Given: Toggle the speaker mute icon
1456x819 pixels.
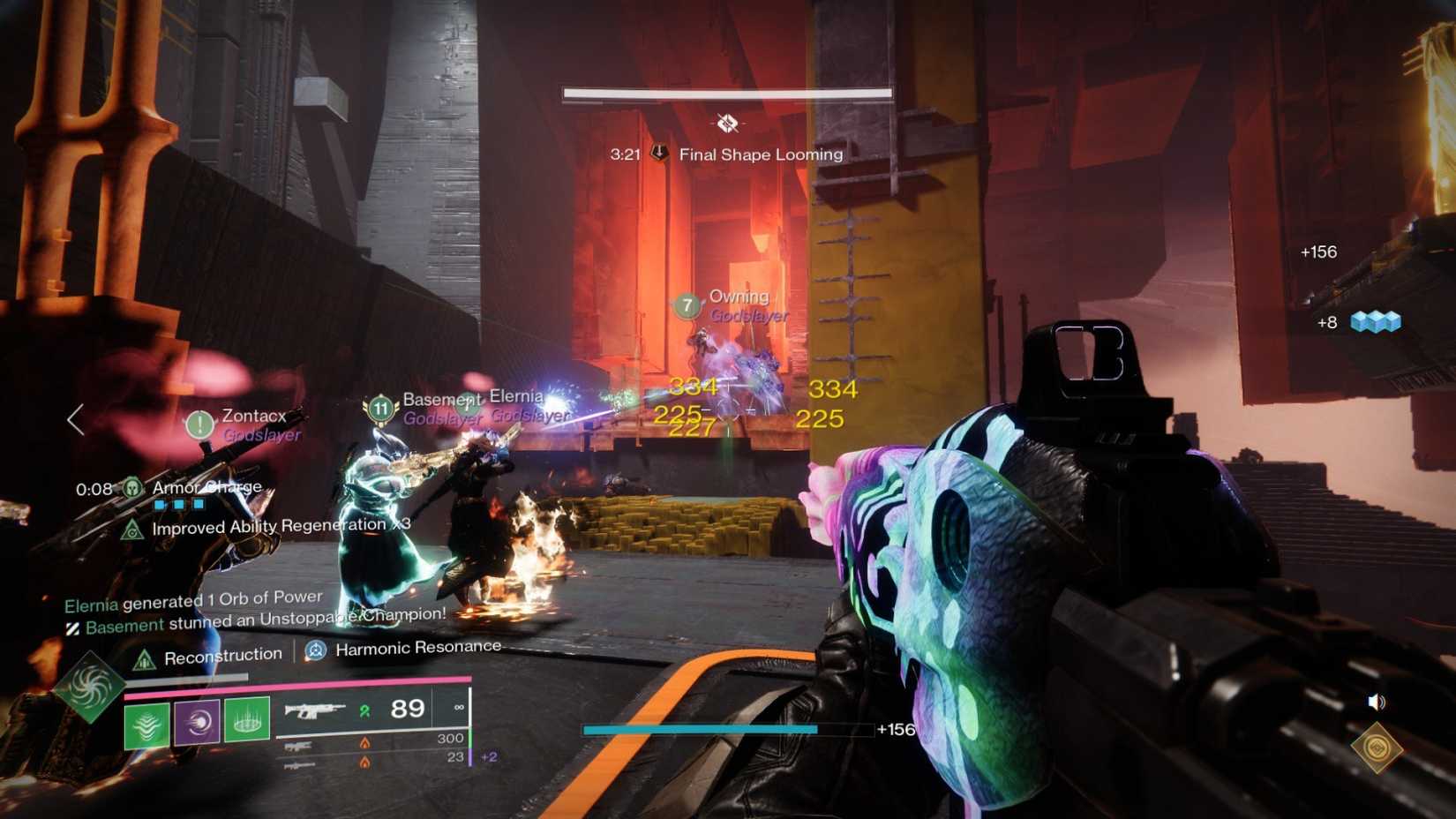Looking at the screenshot, I should click(x=1375, y=701).
